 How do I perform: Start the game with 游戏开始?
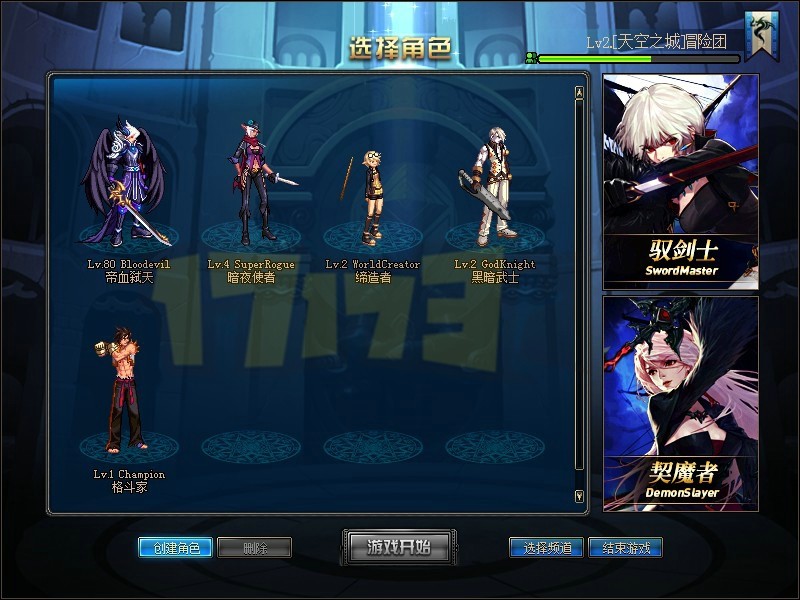pyautogui.click(x=399, y=547)
